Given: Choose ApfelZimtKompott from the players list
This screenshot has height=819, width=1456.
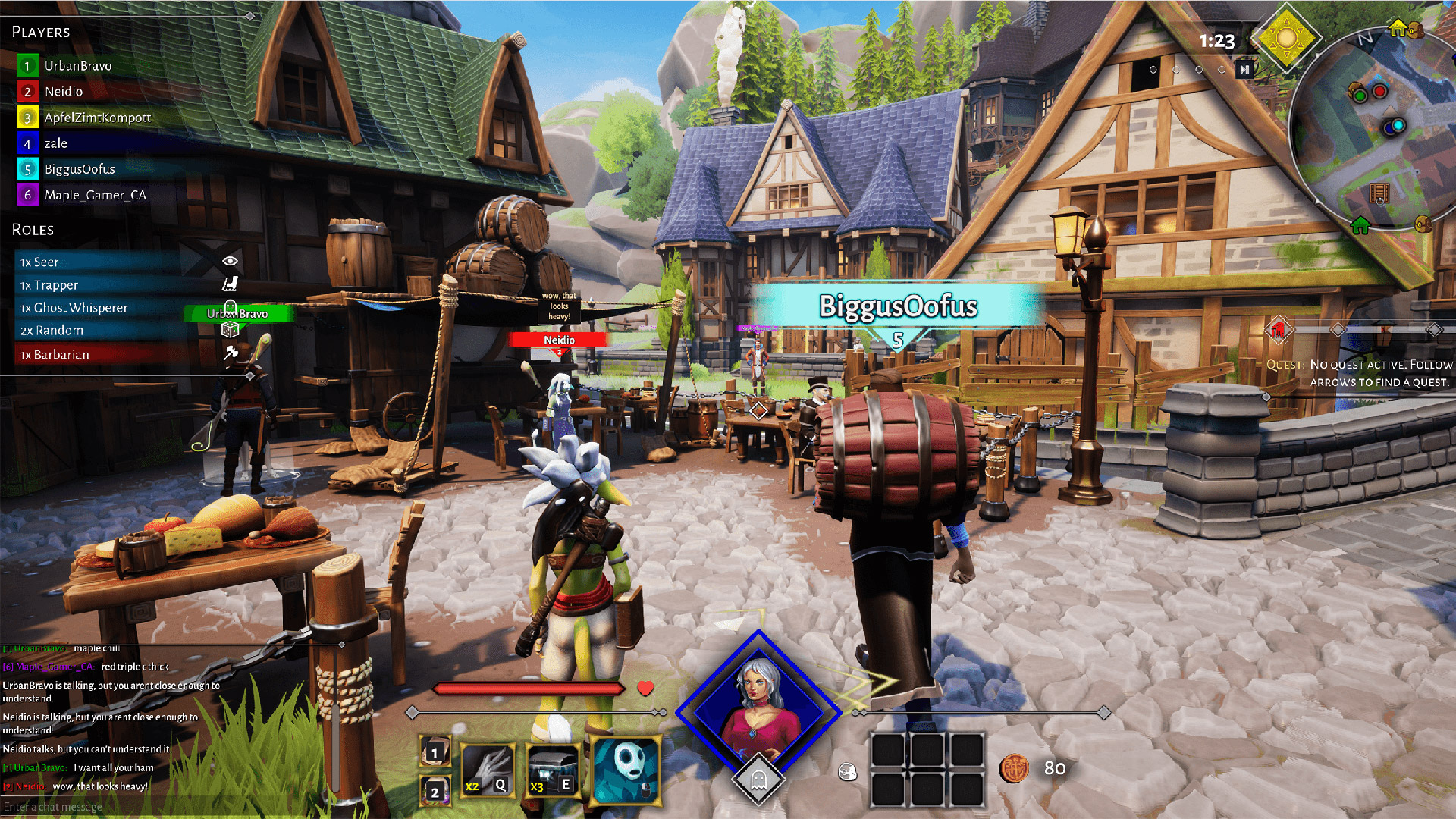Looking at the screenshot, I should pyautogui.click(x=97, y=118).
